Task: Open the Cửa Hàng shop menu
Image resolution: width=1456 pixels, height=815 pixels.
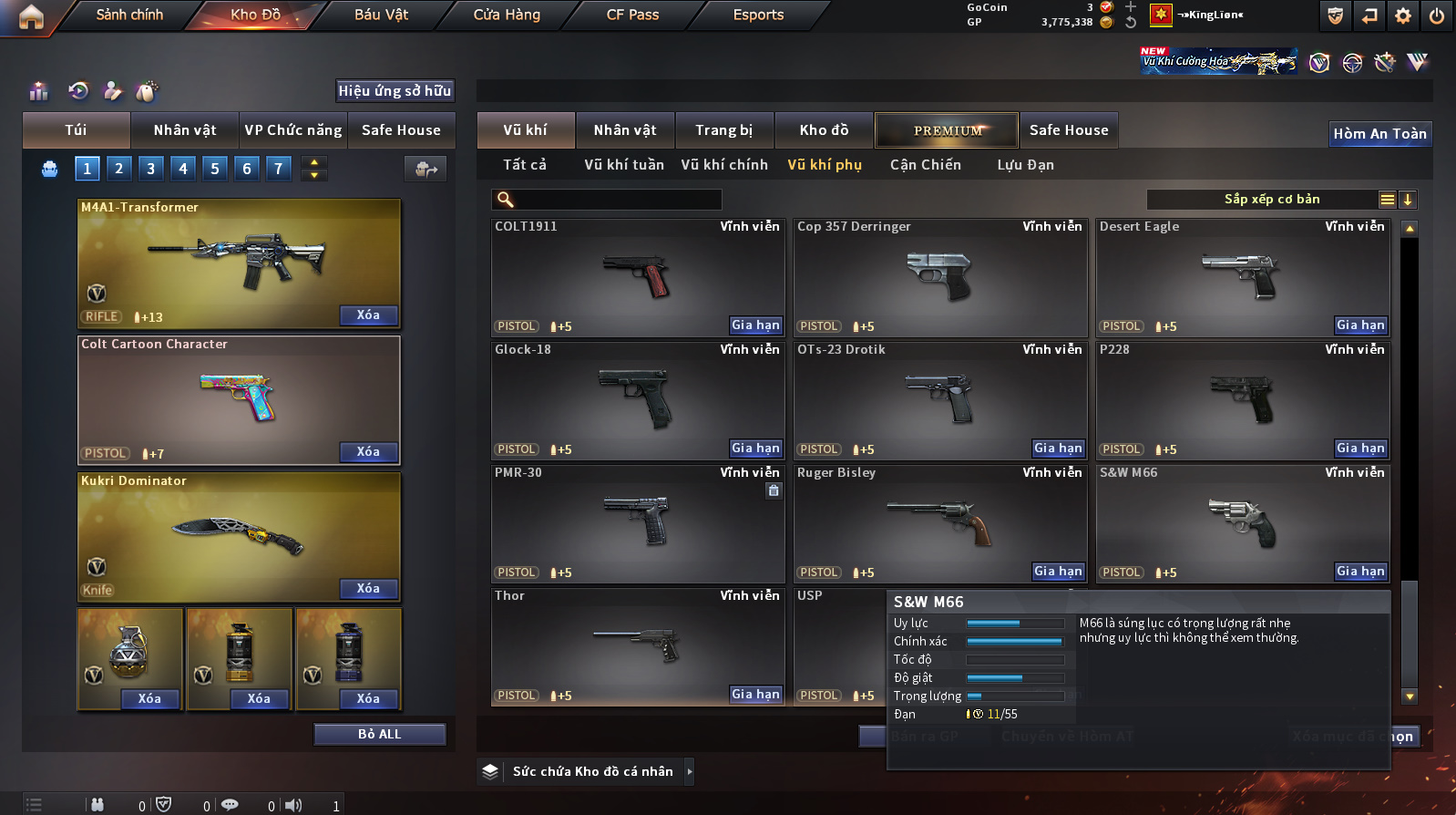Action: [507, 15]
